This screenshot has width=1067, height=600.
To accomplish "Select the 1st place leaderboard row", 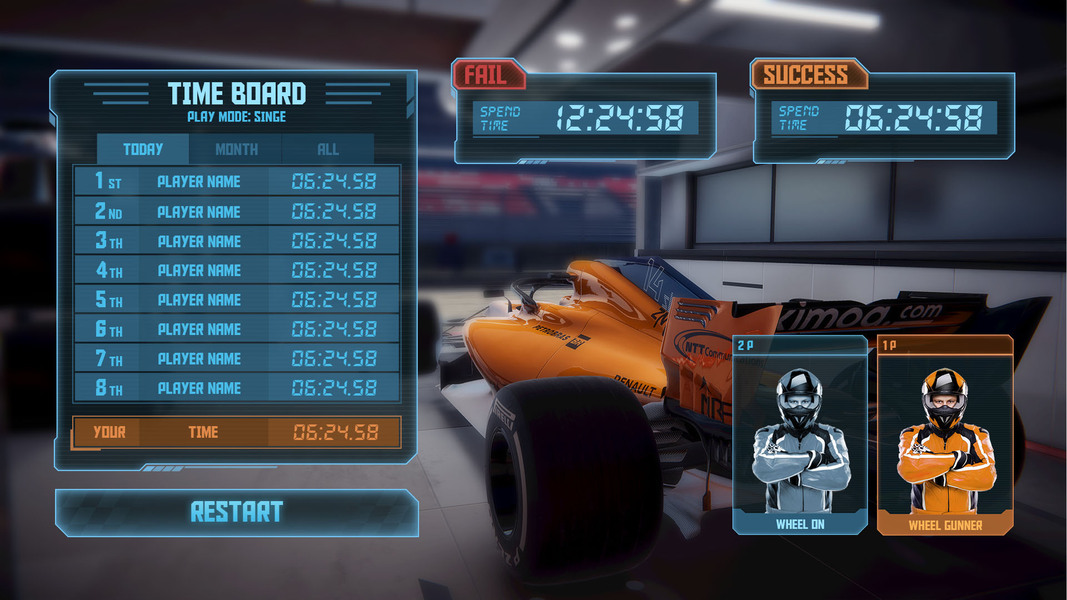I will pyautogui.click(x=237, y=182).
